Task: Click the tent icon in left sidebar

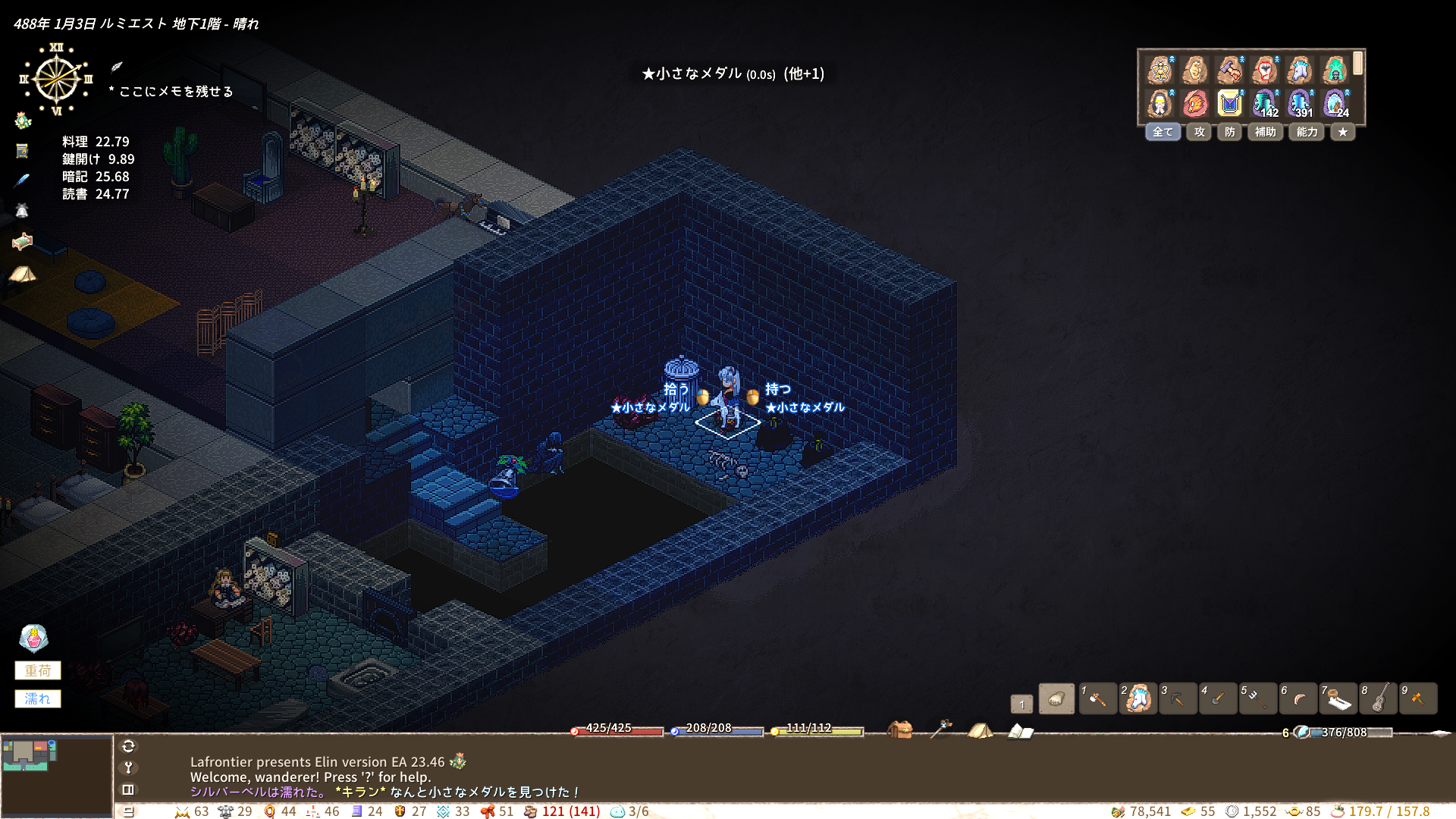Action: coord(23,273)
